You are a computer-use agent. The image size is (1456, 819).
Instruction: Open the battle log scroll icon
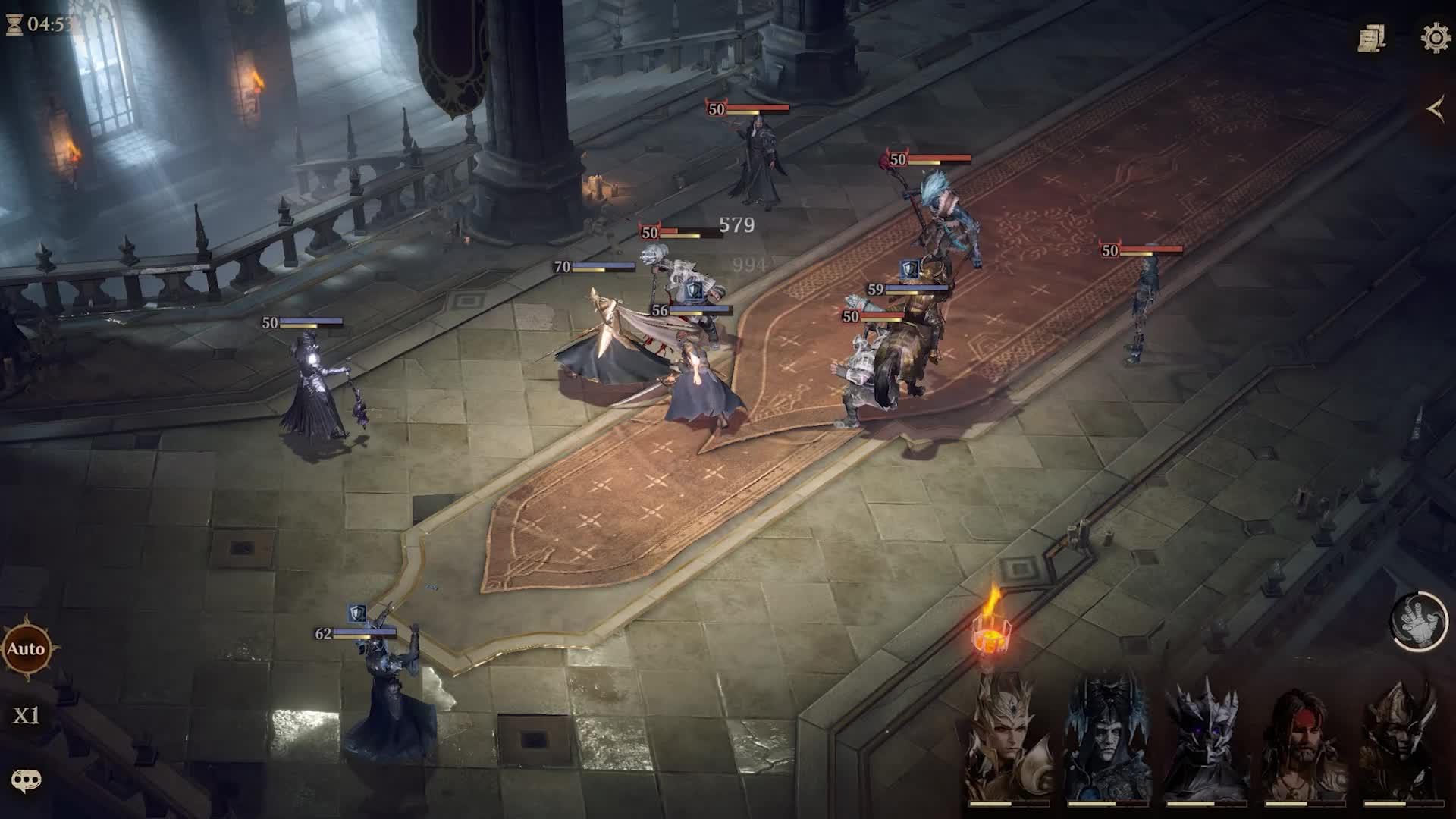pyautogui.click(x=1372, y=39)
